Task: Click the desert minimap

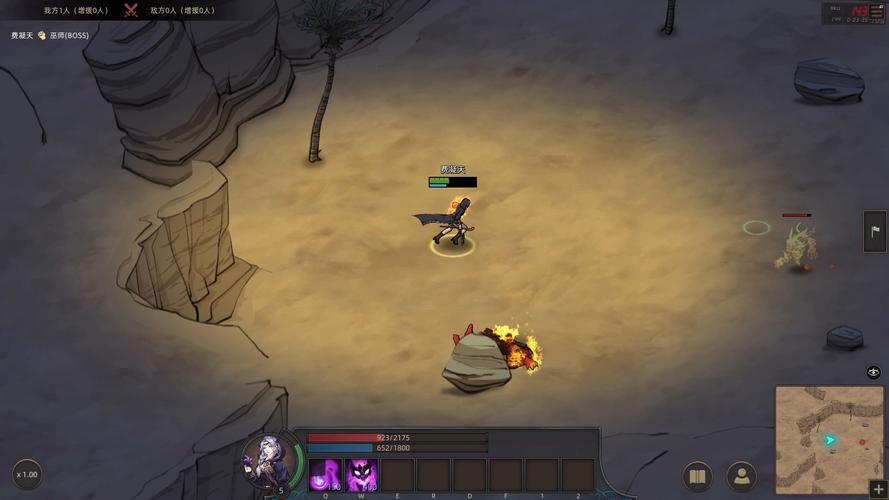Action: click(x=829, y=438)
